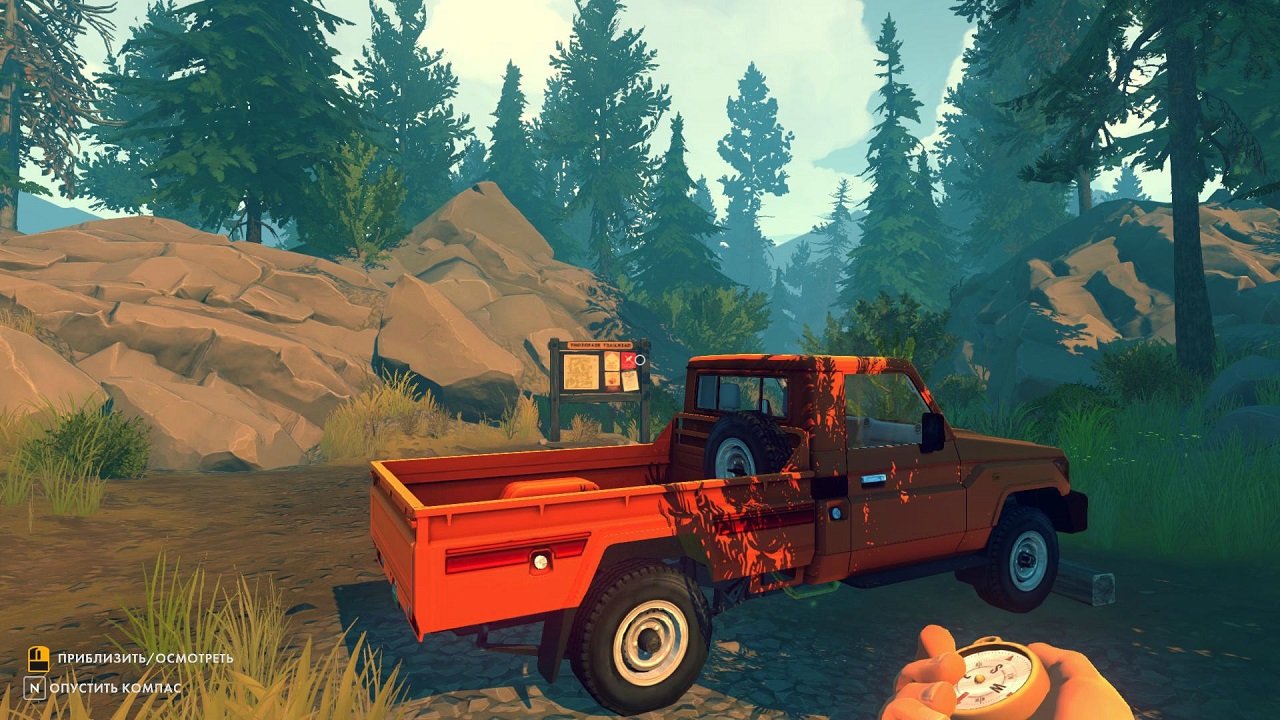Click the circular aiming reticle
Image resolution: width=1280 pixels, height=720 pixels.
tap(640, 360)
